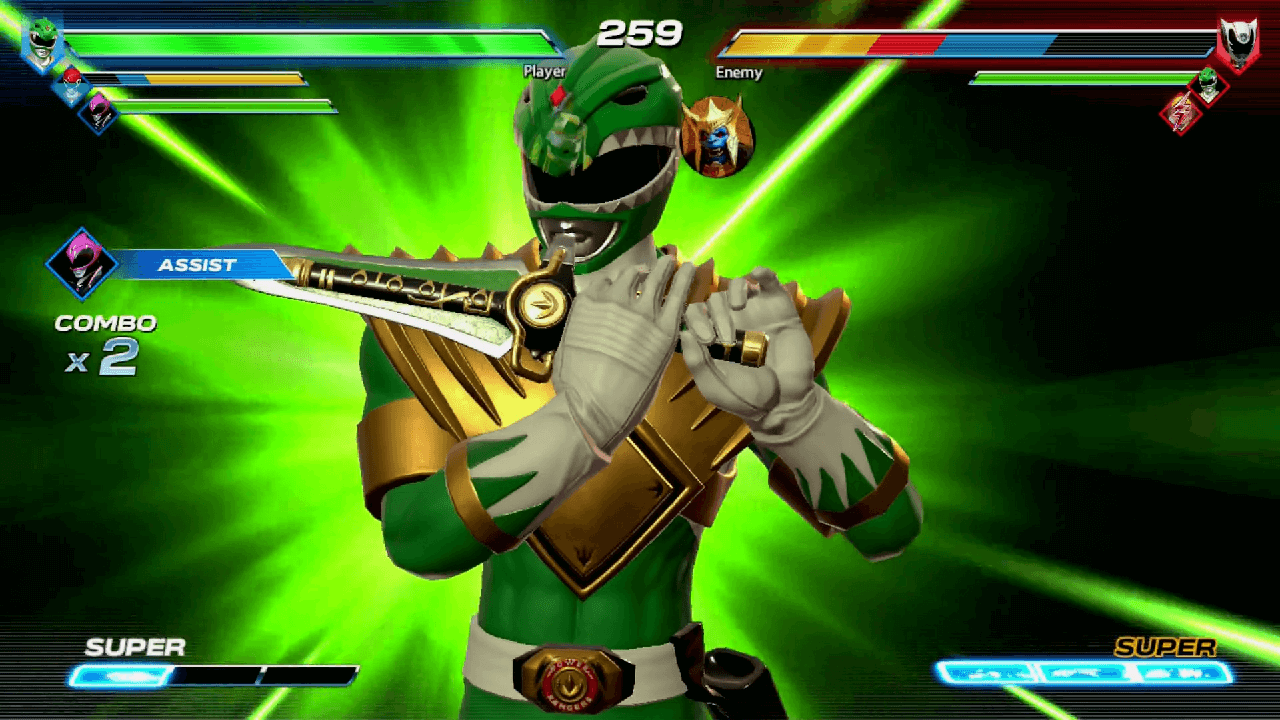Tap the enemy's lightning bolt portrait

coord(1180,112)
